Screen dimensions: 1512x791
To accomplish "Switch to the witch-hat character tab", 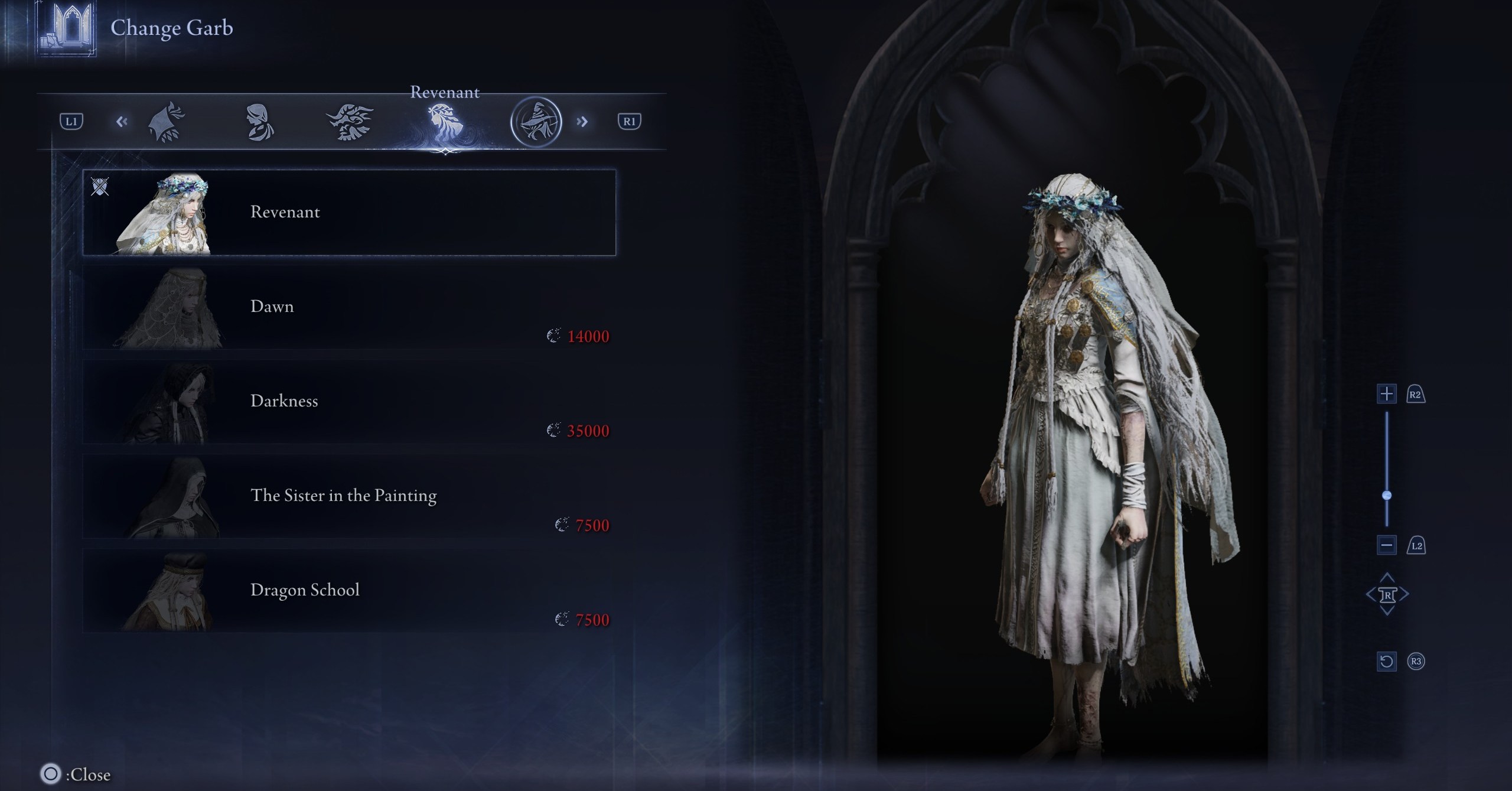I will click(536, 122).
